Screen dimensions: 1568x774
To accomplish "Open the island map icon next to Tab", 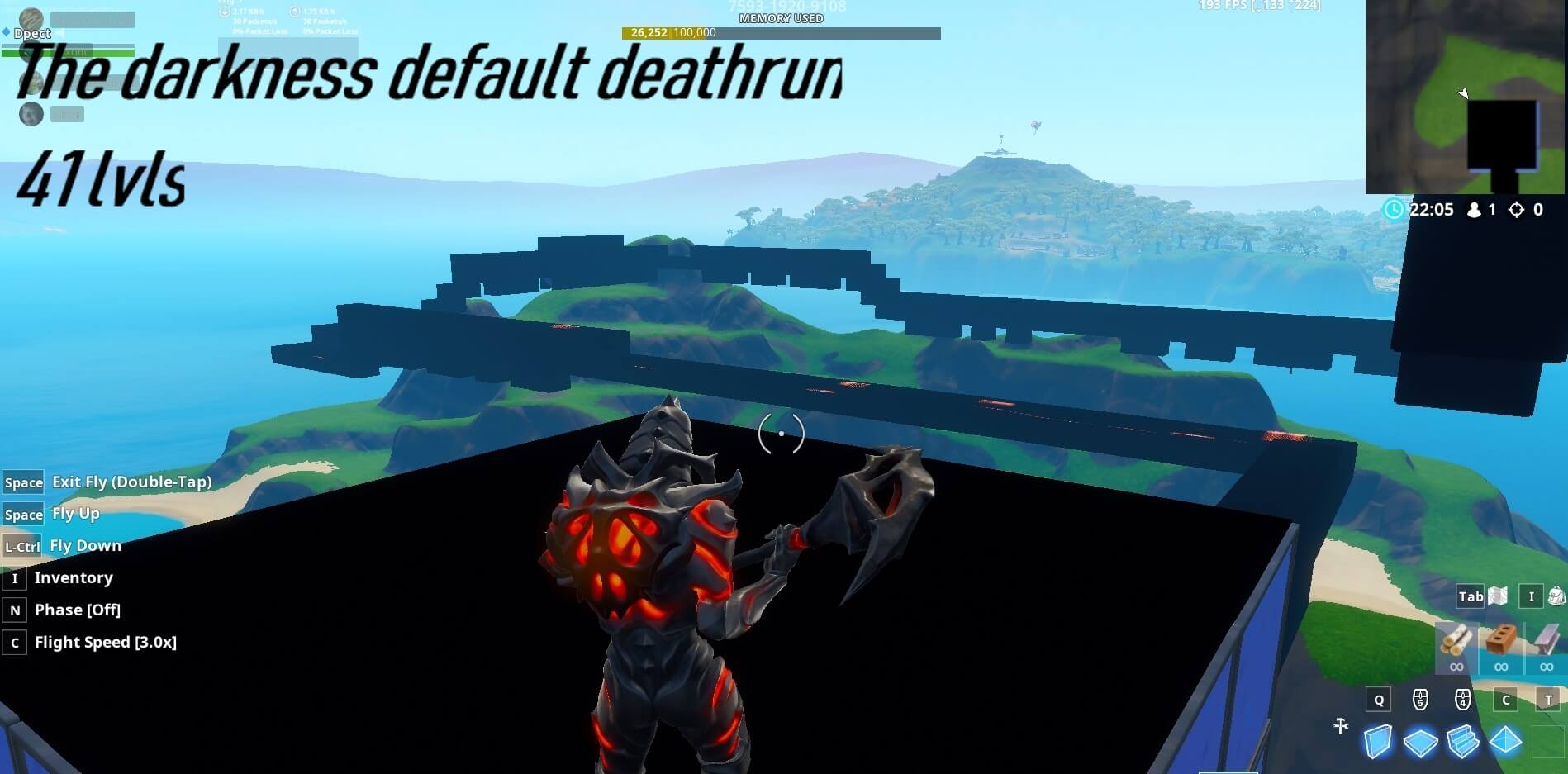I will coord(1498,596).
